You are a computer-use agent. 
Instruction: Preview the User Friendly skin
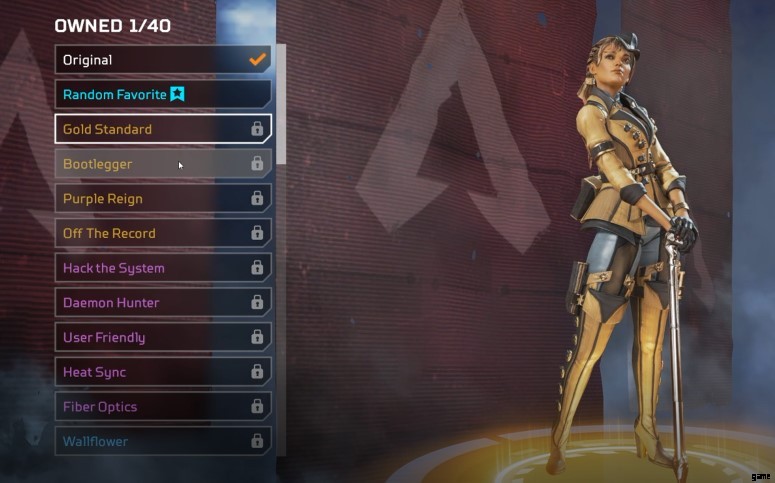(x=162, y=337)
